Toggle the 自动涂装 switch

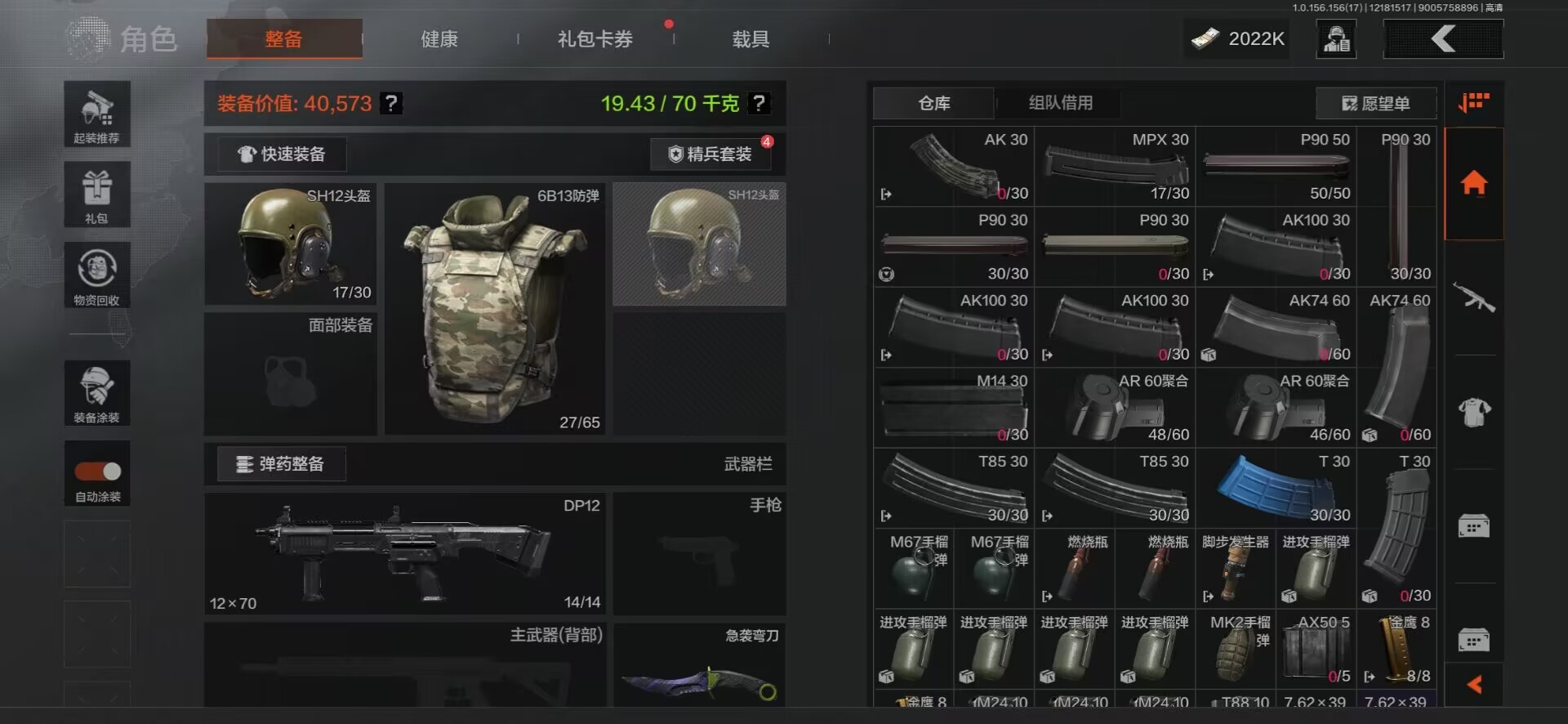tap(98, 471)
